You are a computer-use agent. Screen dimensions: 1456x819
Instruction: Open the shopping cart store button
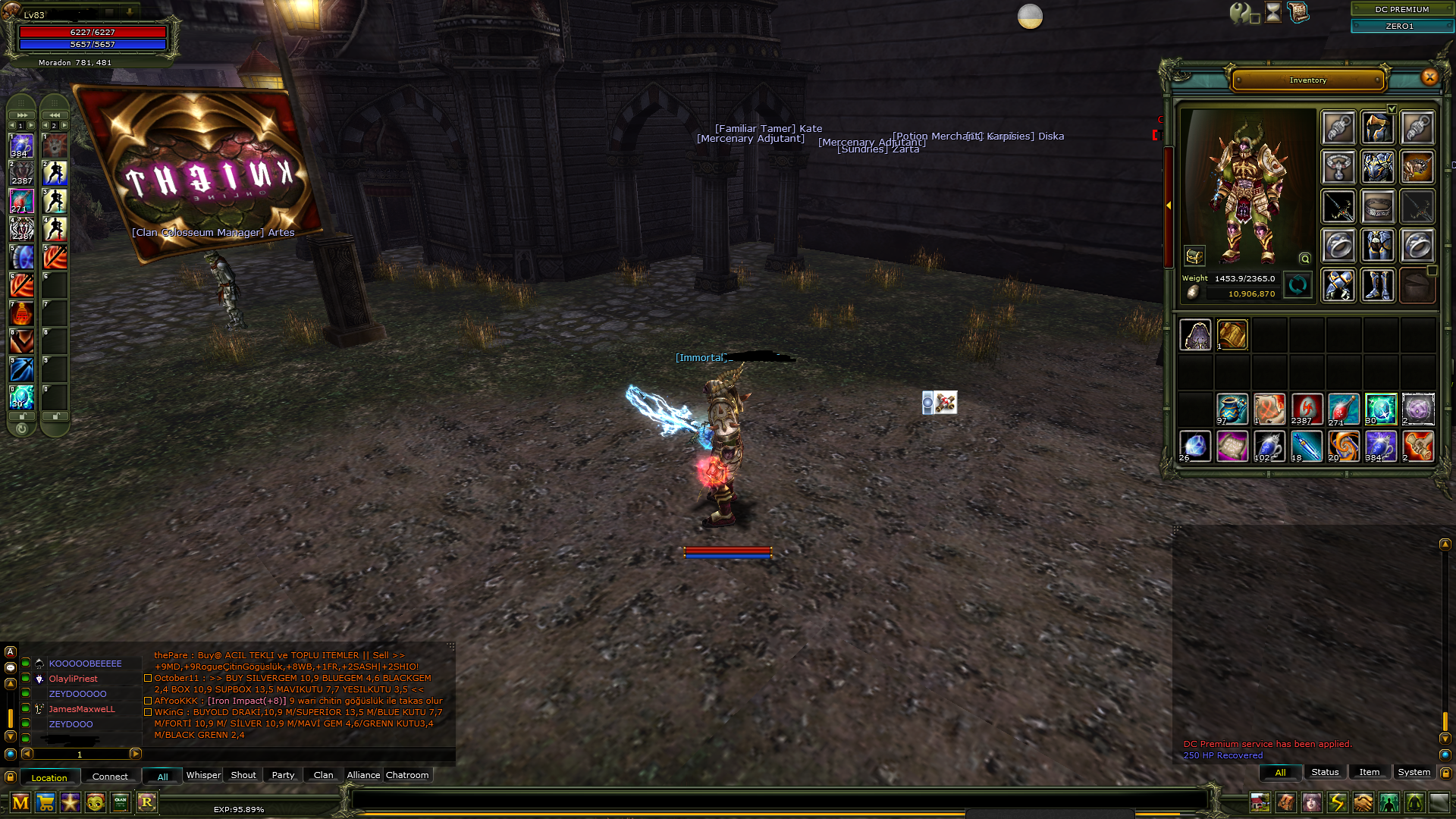click(45, 802)
